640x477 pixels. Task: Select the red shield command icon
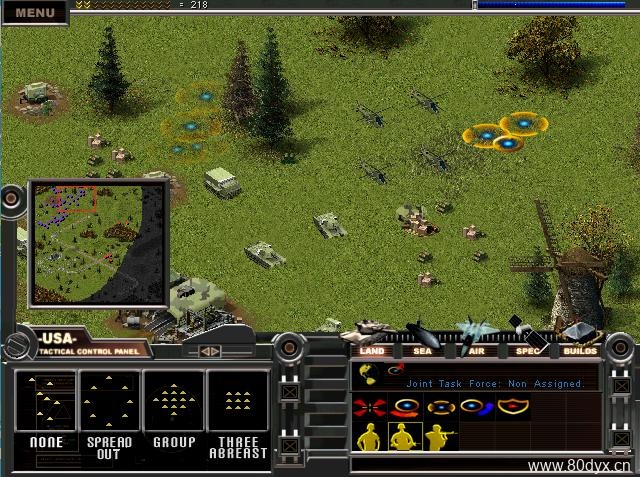(512, 407)
